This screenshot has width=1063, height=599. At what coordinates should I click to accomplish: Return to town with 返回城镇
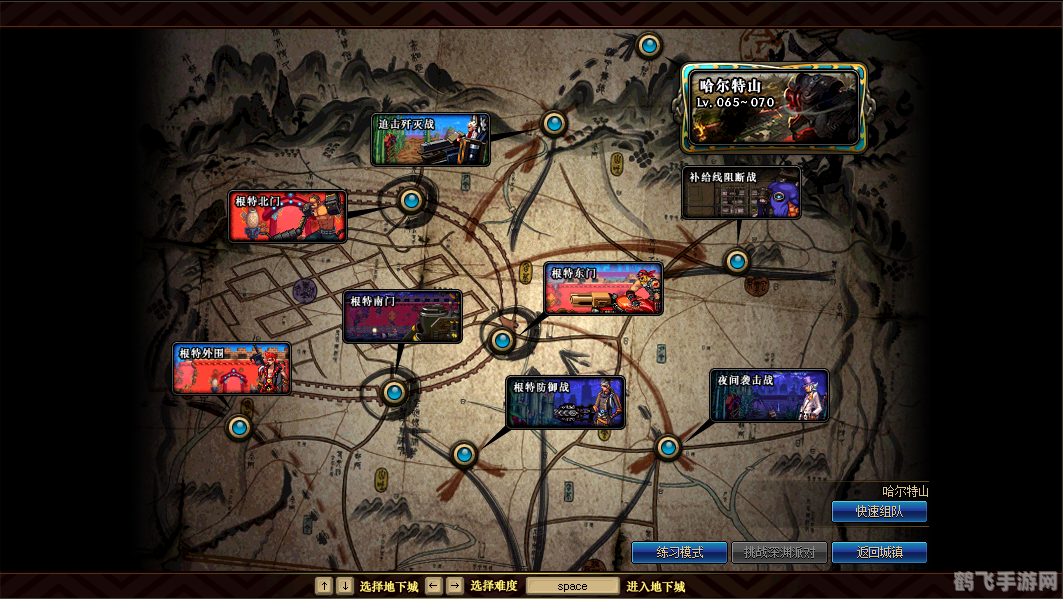tap(879, 552)
